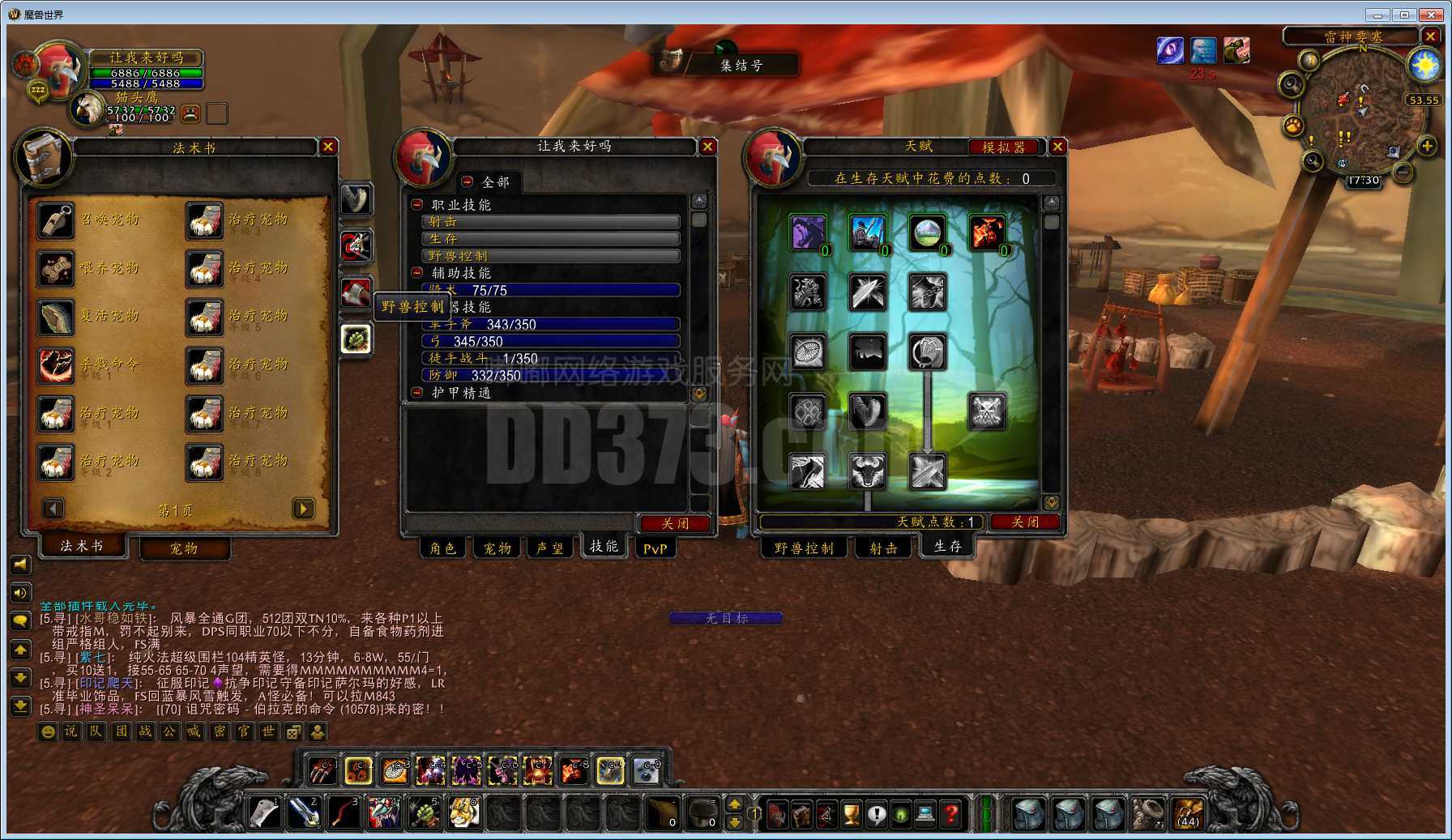Minimize the 魔兽世界 game window
This screenshot has height=840, width=1452.
tap(1377, 14)
